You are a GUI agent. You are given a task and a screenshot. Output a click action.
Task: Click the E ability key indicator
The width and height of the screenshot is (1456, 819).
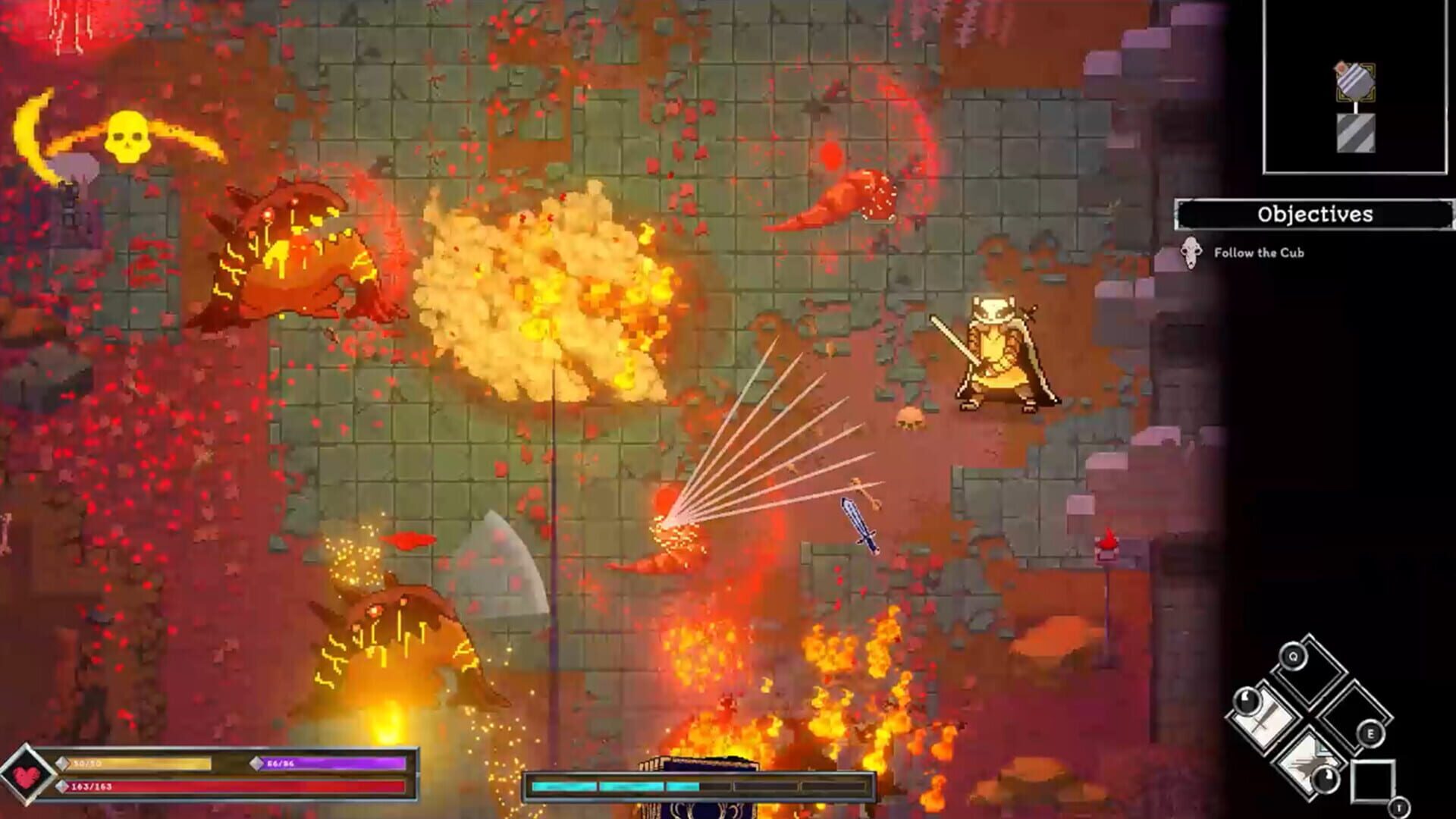1371,733
